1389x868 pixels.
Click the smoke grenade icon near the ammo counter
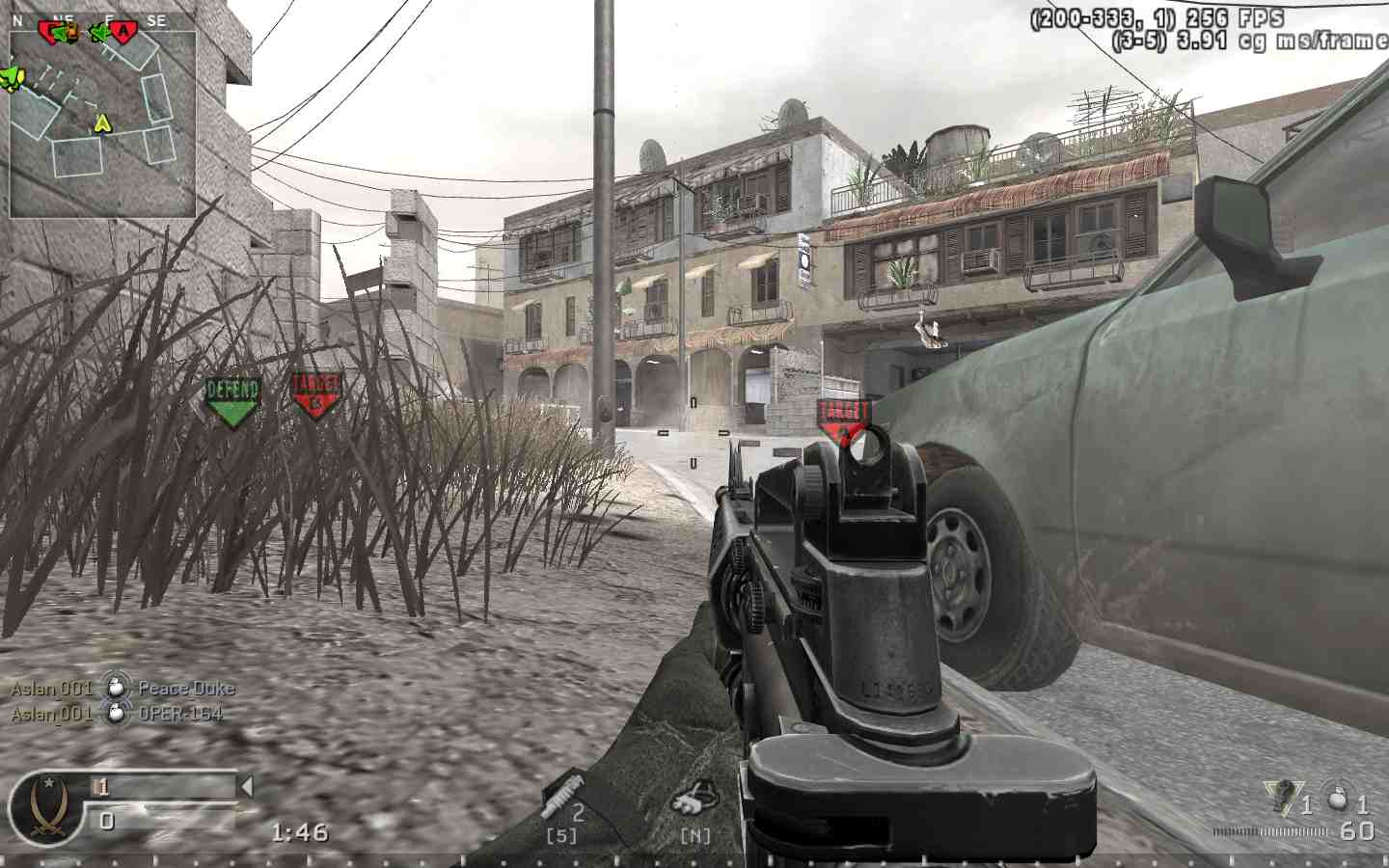(x=1337, y=800)
